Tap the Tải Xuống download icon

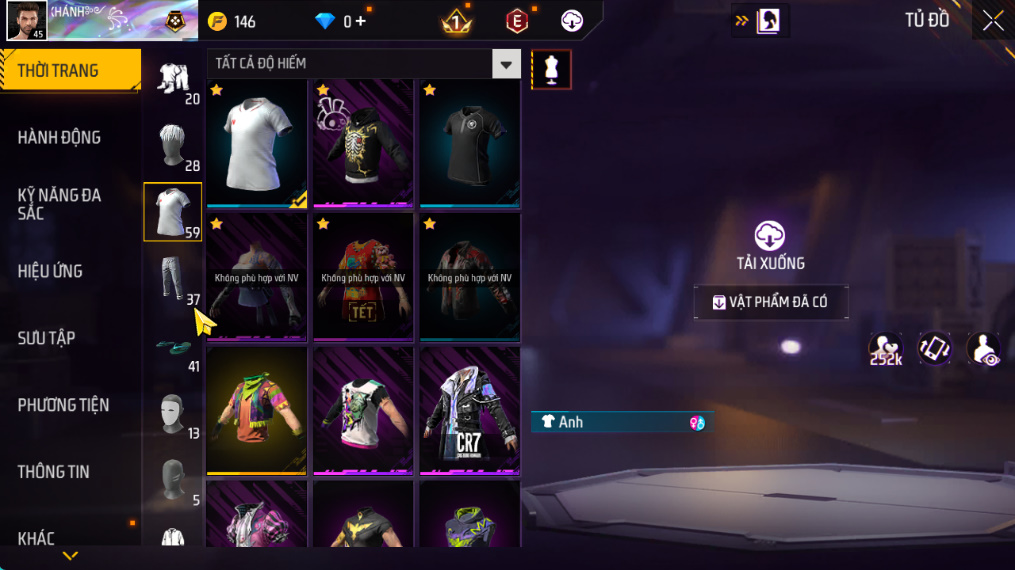point(769,236)
